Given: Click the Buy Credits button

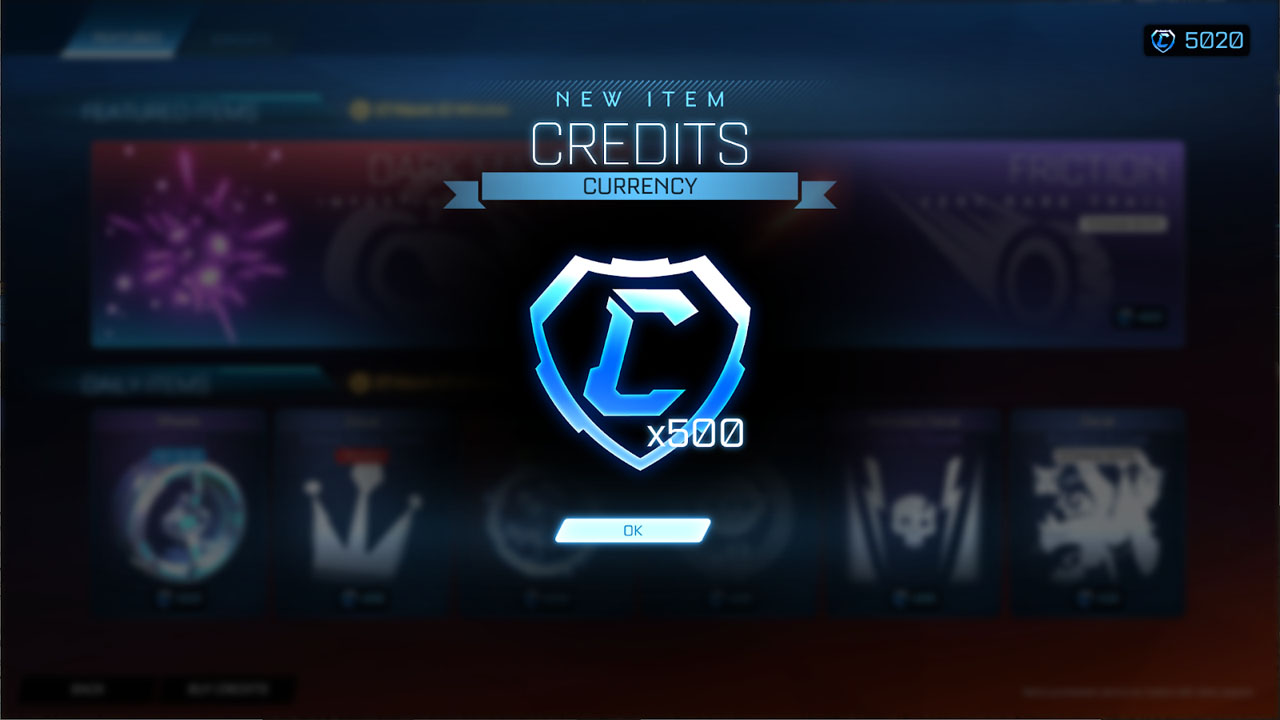Looking at the screenshot, I should 227,690.
